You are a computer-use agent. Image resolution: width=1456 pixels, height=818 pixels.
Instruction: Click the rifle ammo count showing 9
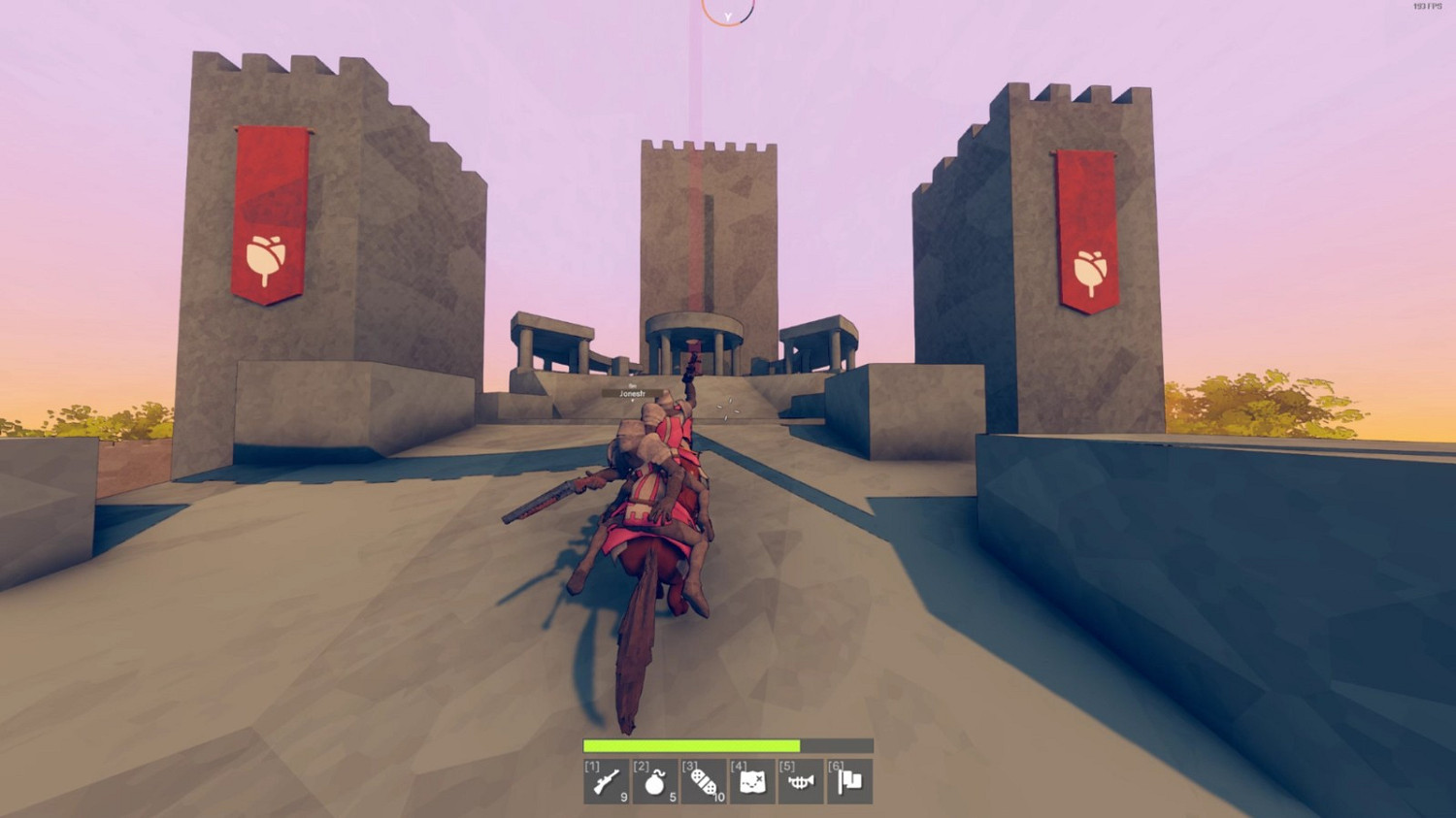625,798
